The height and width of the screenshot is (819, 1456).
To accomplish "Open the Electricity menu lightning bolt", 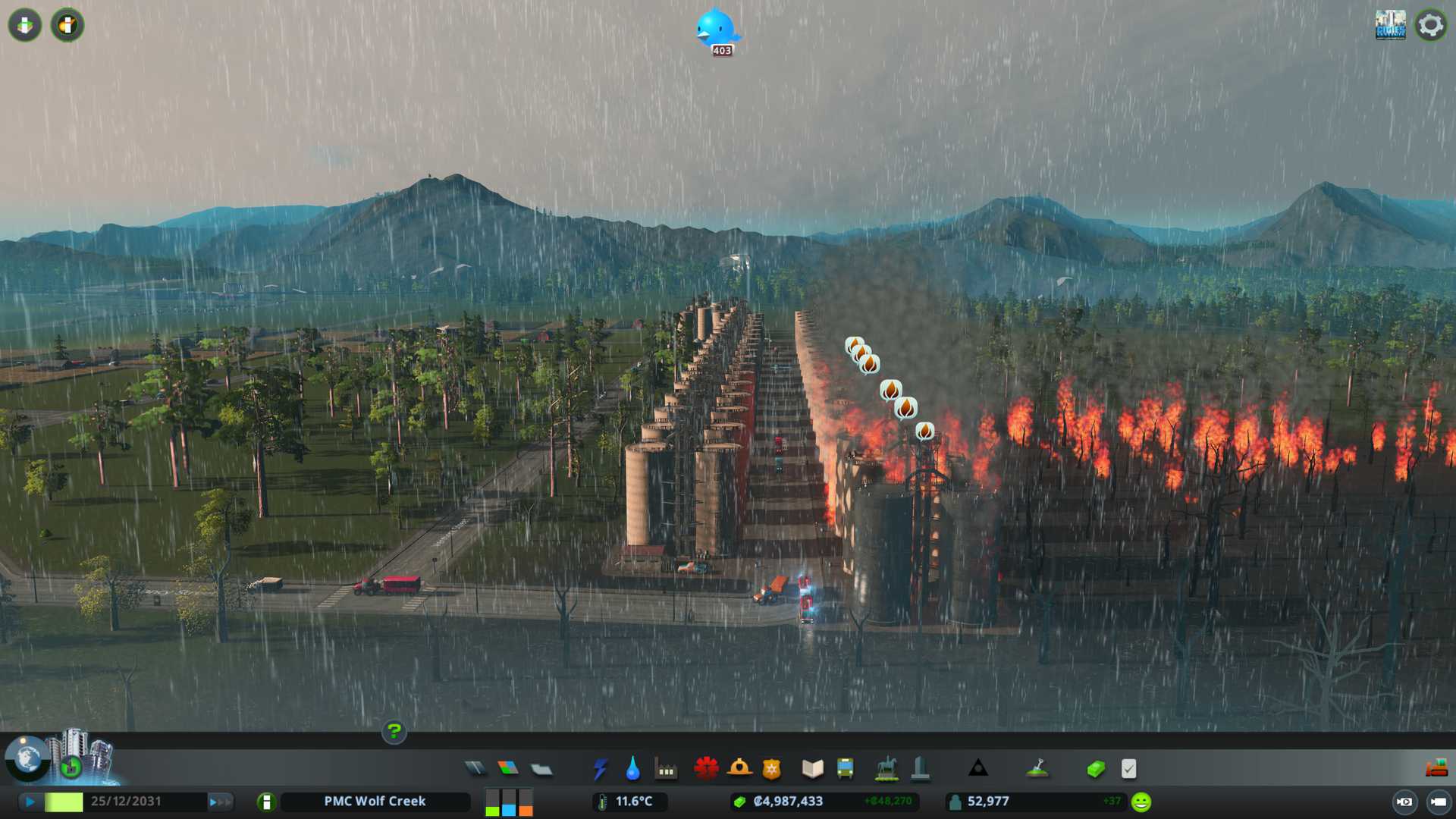I will (600, 769).
